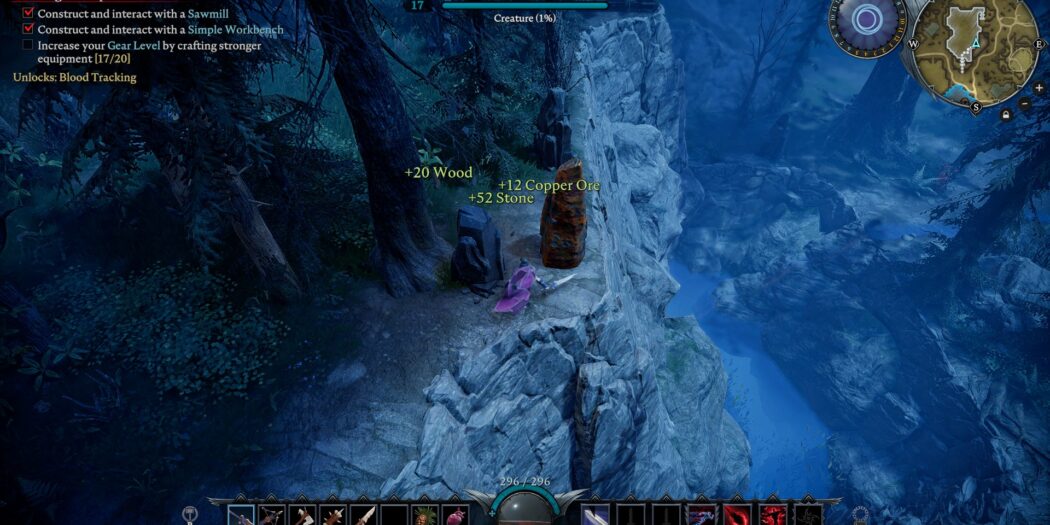Viewport: 1050px width, 525px height.
Task: Toggle the minimap lock icon
Action: [1004, 115]
